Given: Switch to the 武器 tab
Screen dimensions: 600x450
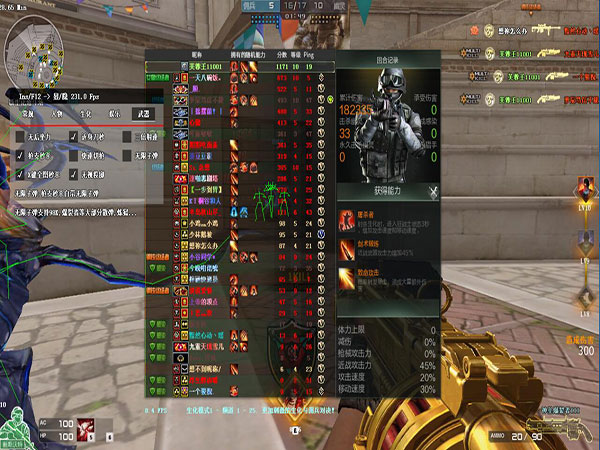Looking at the screenshot, I should (x=144, y=114).
